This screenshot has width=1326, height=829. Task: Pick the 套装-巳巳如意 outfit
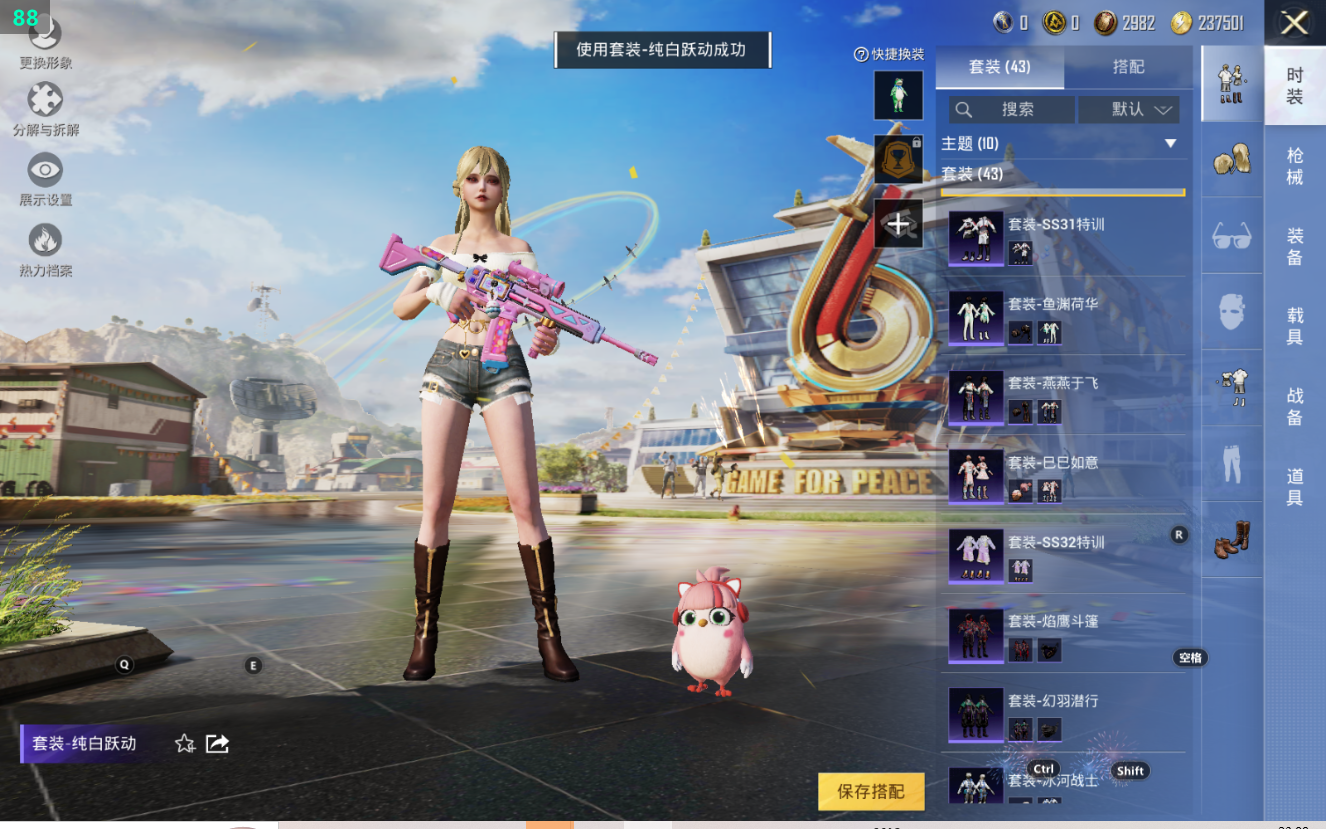point(1062,476)
